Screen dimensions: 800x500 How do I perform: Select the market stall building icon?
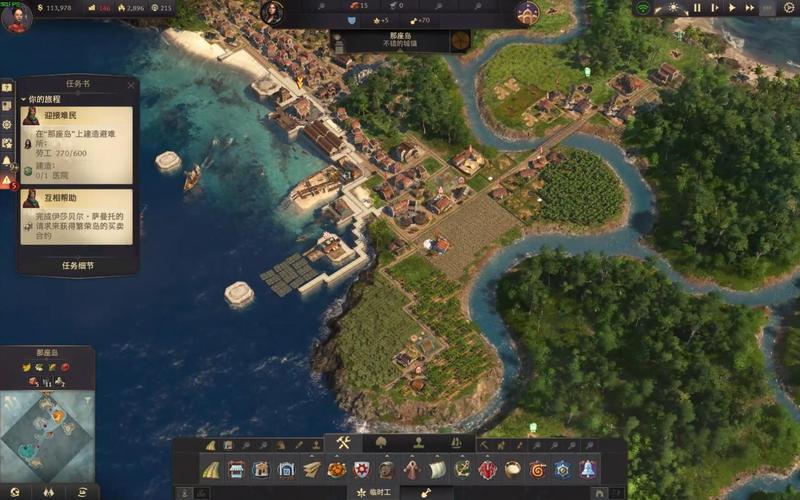[x=236, y=469]
